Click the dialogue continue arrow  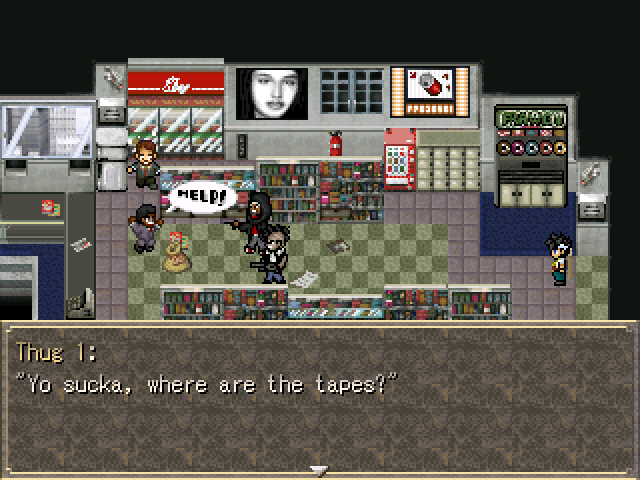pos(319,469)
